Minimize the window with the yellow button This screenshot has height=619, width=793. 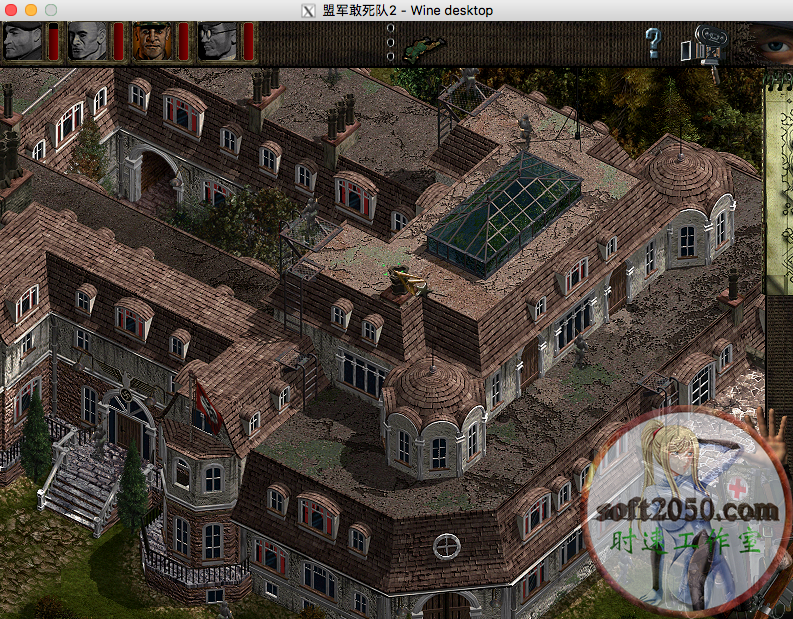31,10
